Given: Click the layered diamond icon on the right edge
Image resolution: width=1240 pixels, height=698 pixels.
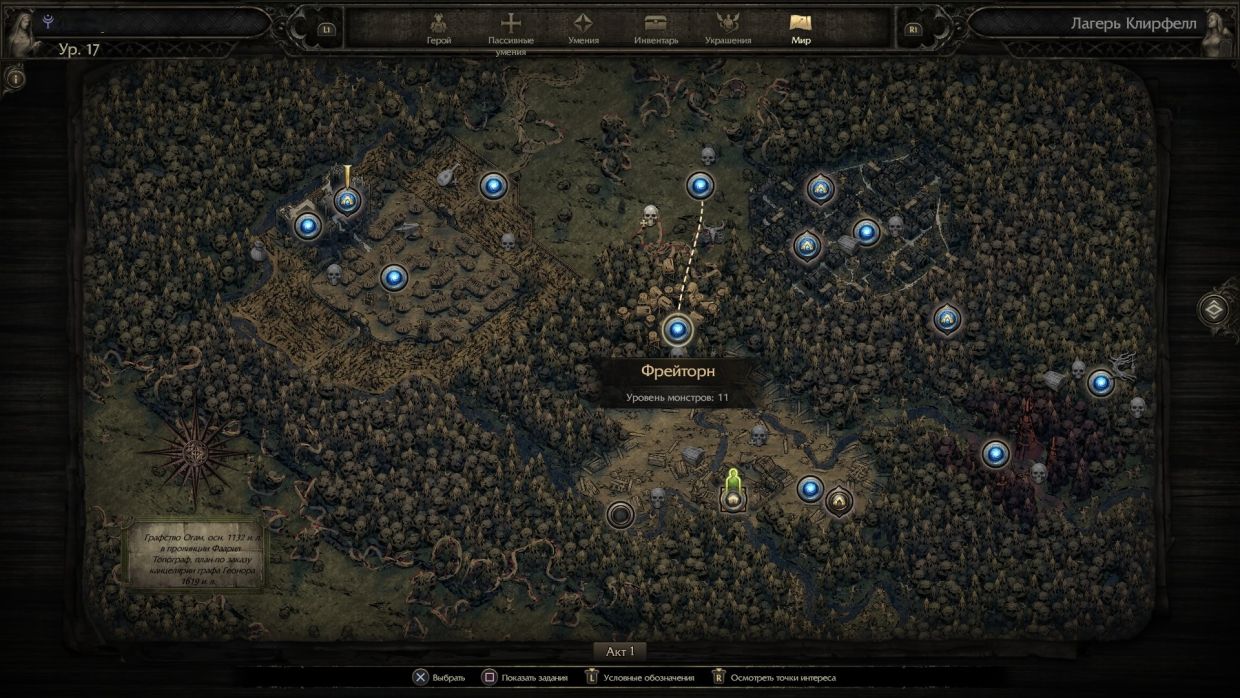Looking at the screenshot, I should pos(1216,308).
